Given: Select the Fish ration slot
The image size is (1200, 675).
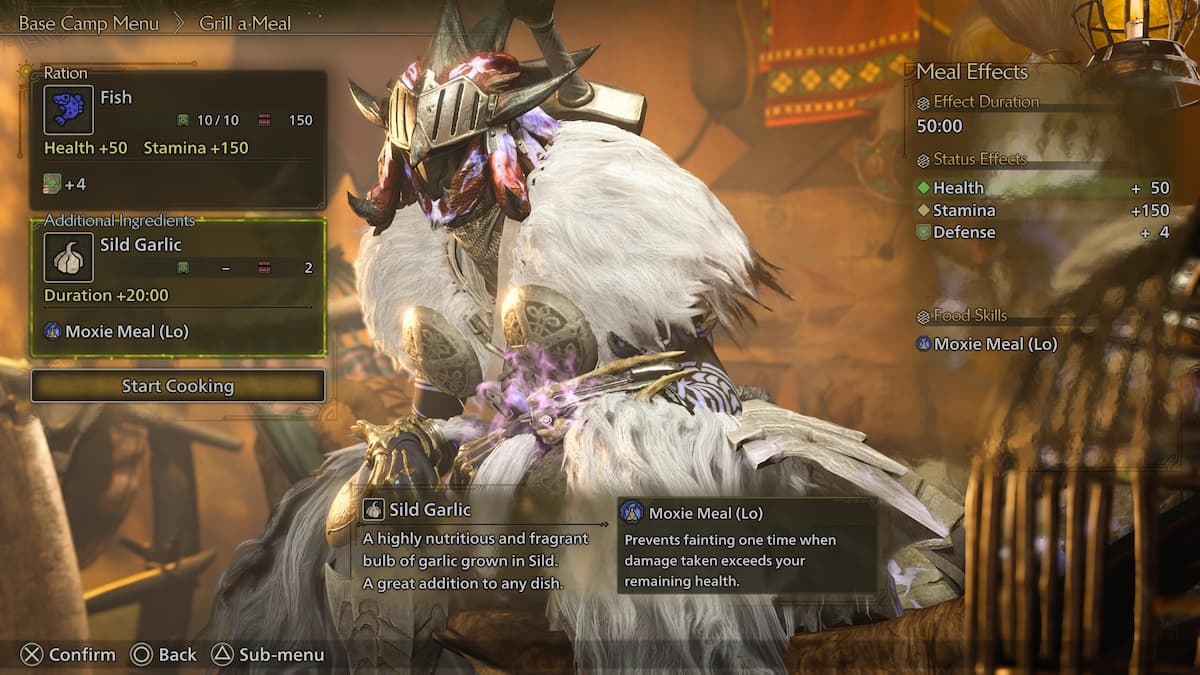Looking at the screenshot, I should click(178, 138).
